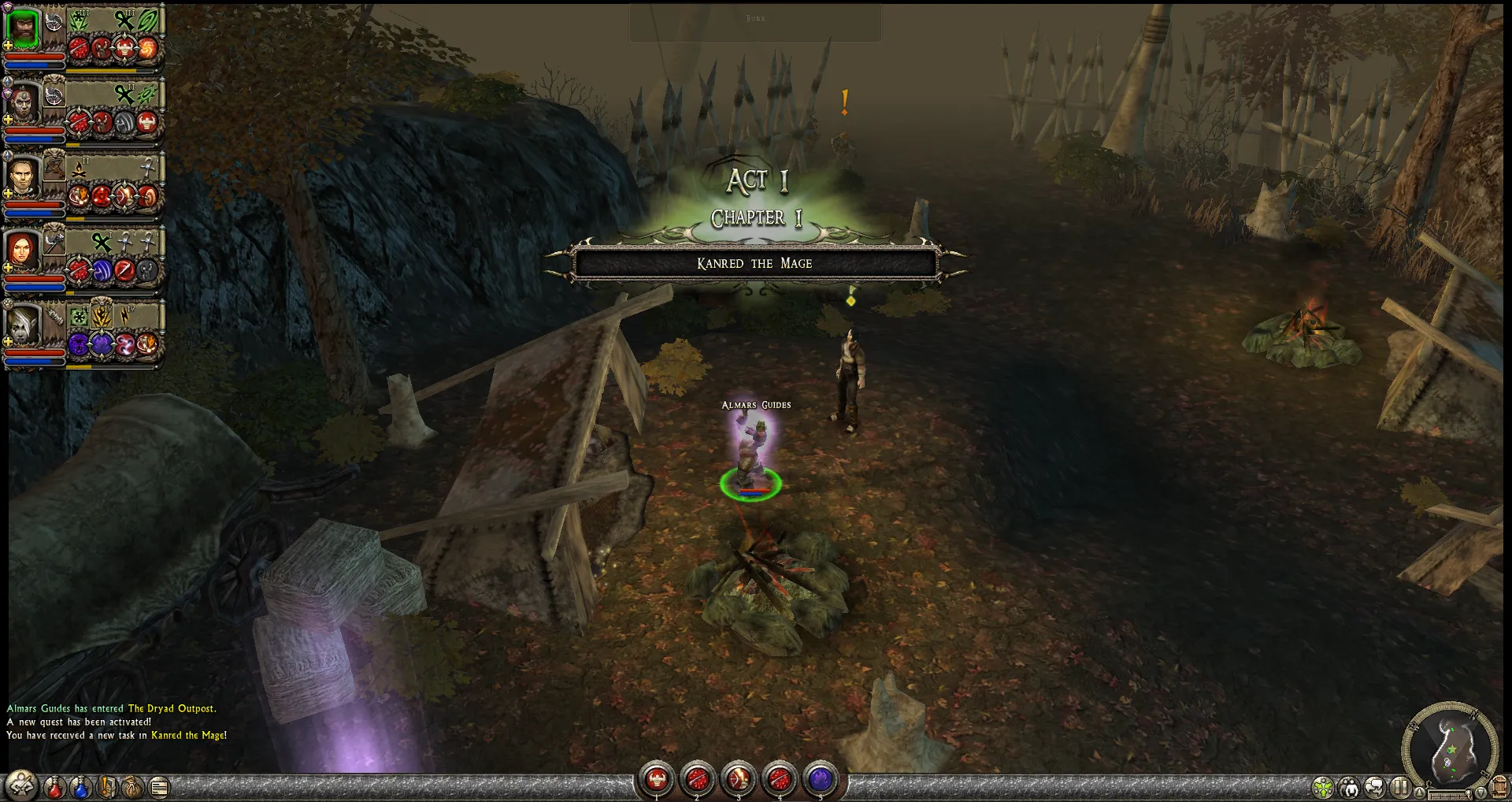This screenshot has width=1512, height=802.
Task: Select the tattooed bald warrior portrait
Action: click(23, 104)
